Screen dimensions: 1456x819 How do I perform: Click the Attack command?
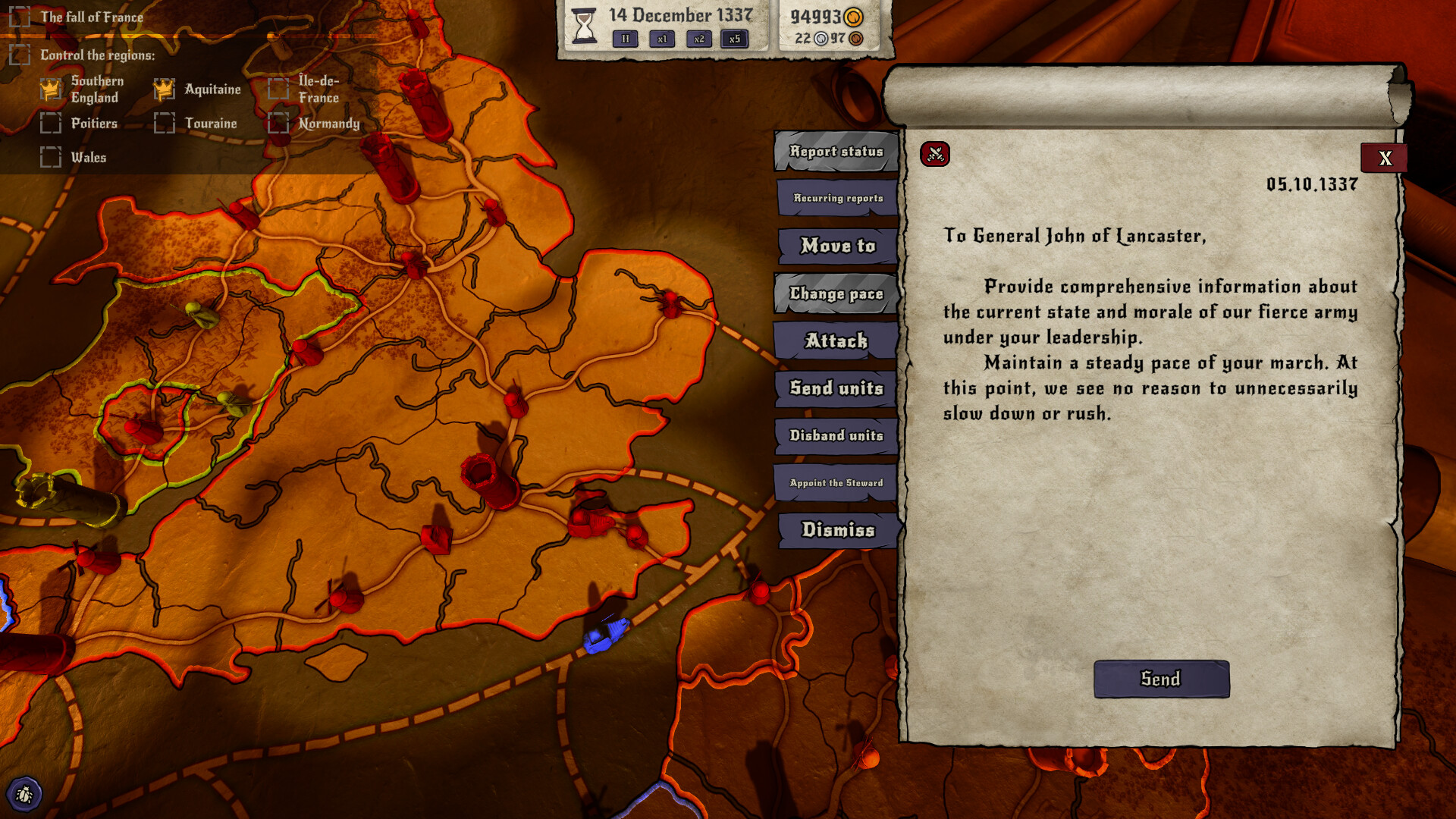835,341
